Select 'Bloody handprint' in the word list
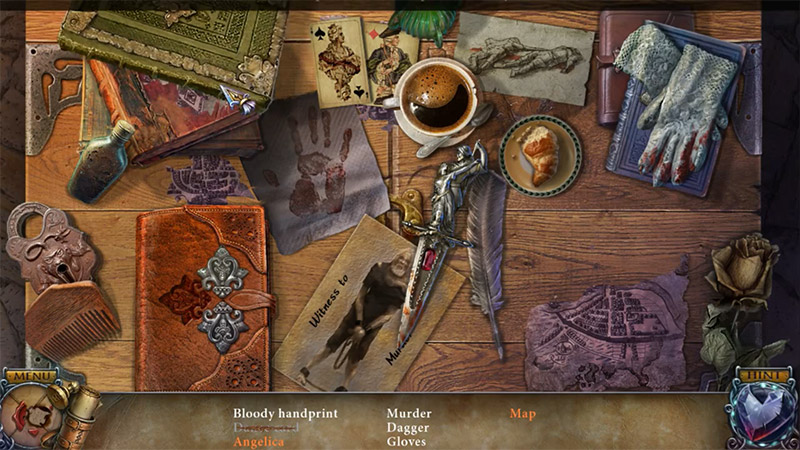Screen dimensions: 800x450 click(285, 413)
